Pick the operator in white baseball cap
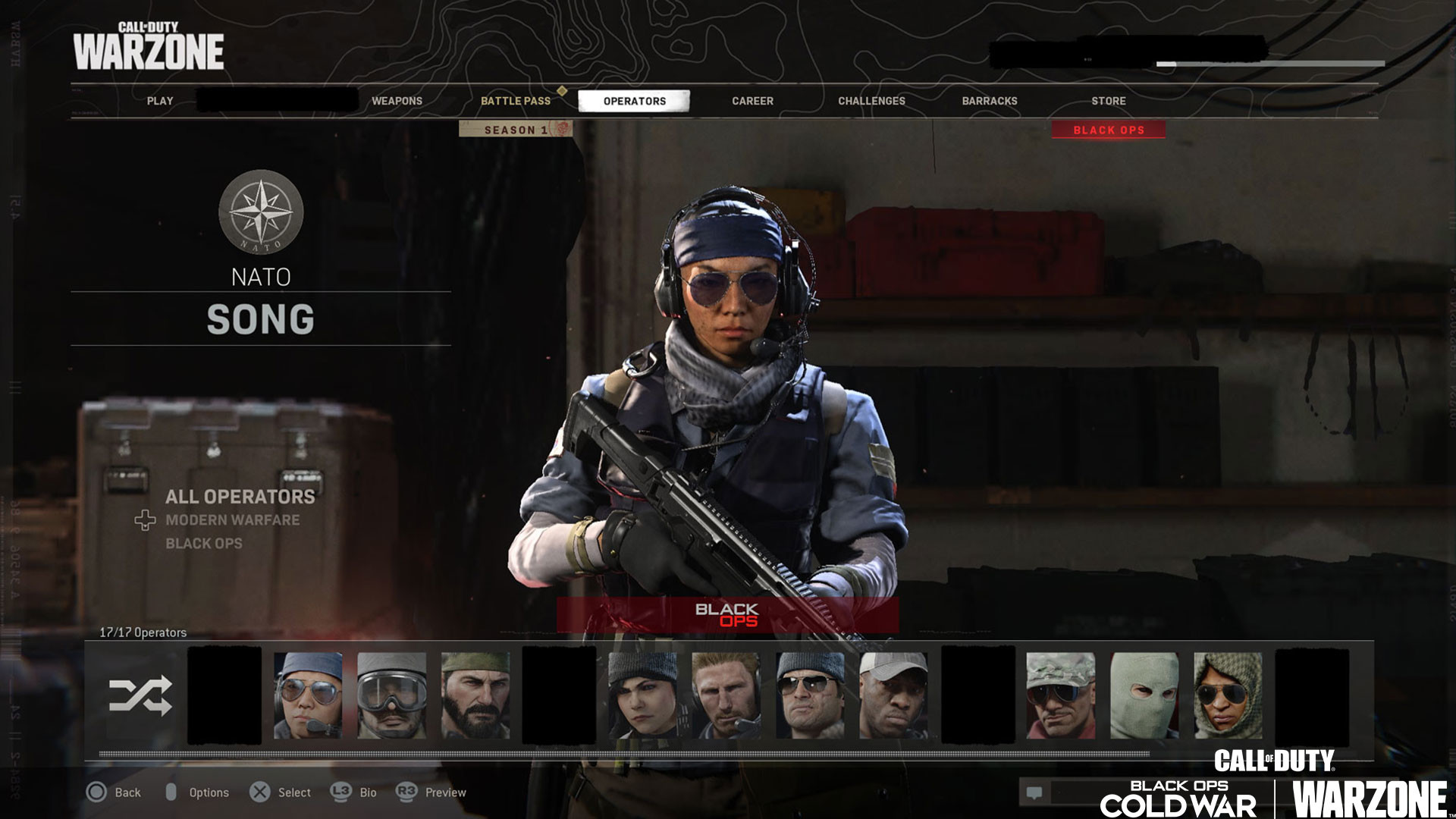The image size is (1456, 819). pos(893,695)
